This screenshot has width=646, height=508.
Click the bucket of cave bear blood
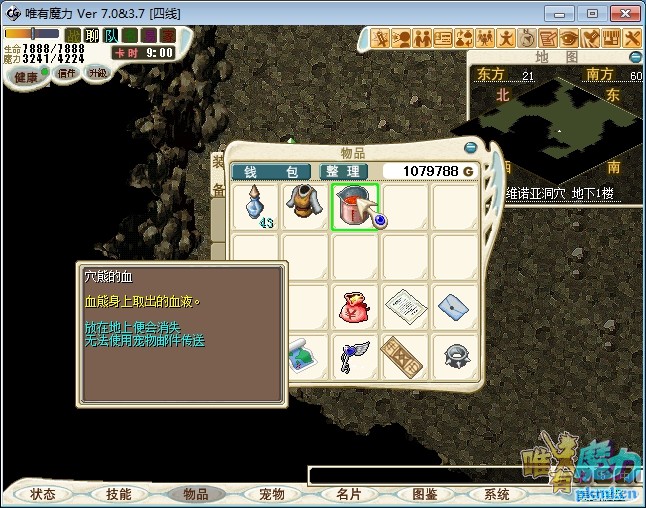354,204
